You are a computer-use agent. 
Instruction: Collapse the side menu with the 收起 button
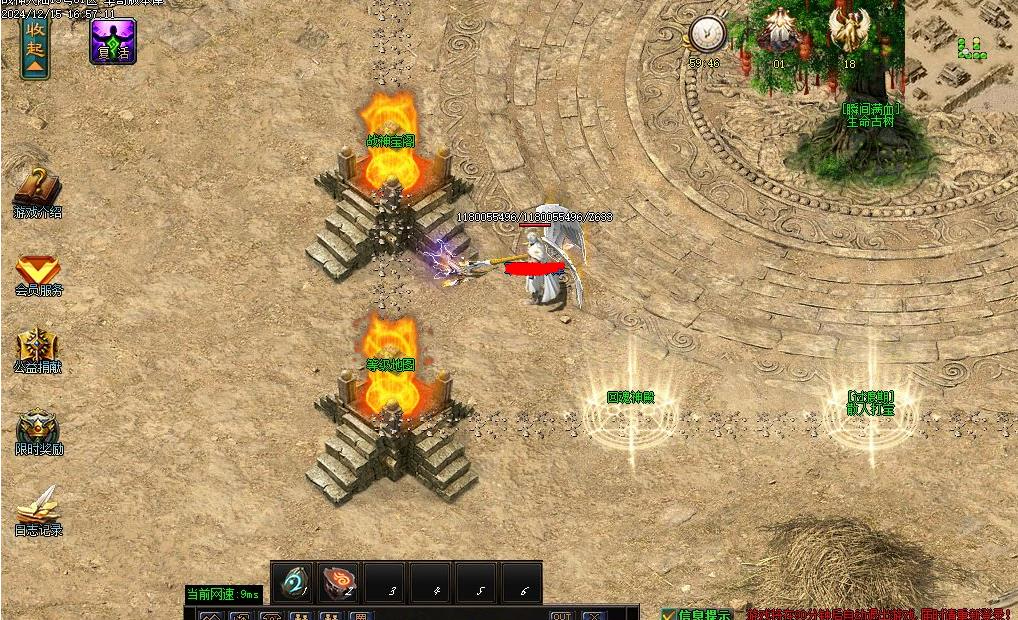tap(35, 45)
